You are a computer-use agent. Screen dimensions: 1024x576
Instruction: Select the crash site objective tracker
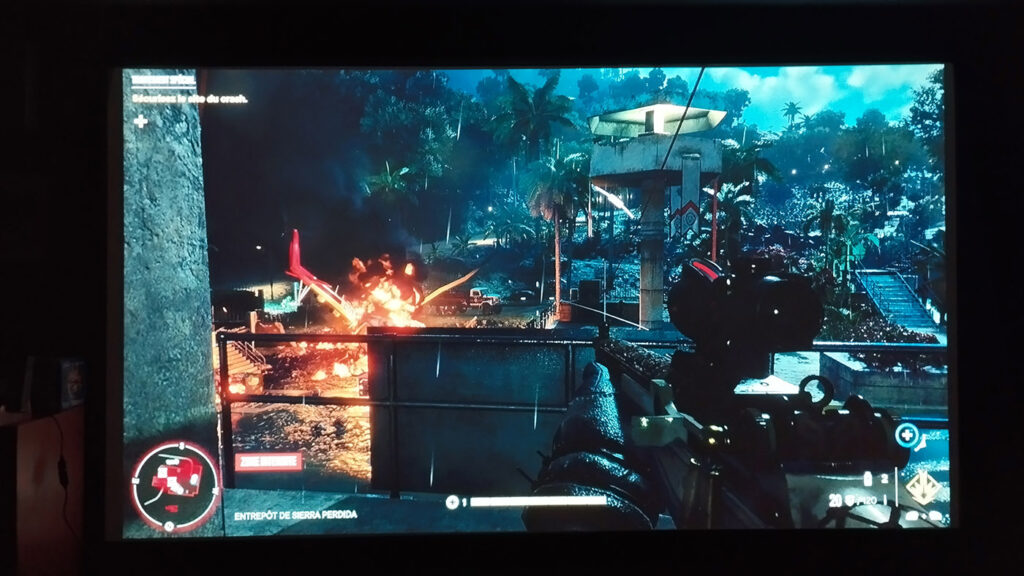pyautogui.click(x=191, y=98)
